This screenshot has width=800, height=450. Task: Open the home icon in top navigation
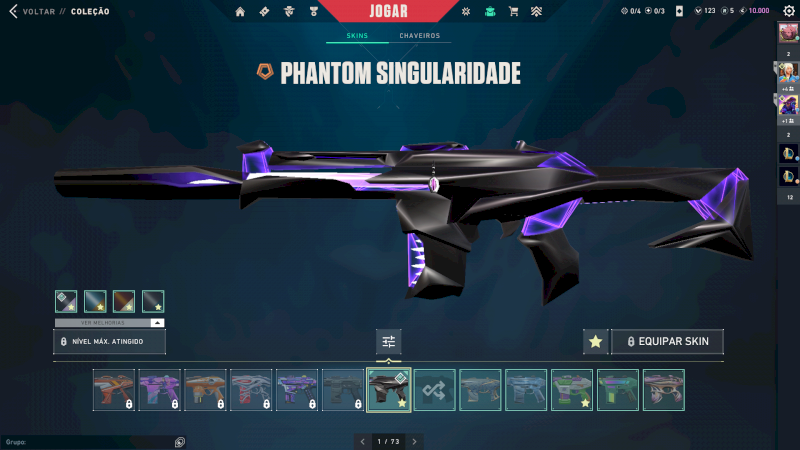(x=240, y=12)
